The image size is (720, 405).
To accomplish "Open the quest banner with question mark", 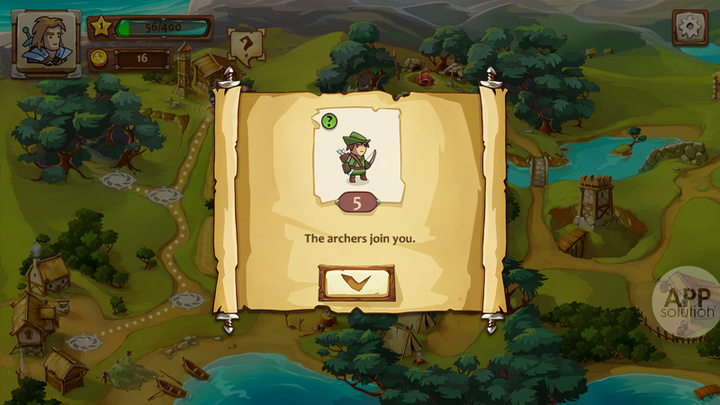I will click(x=245, y=45).
